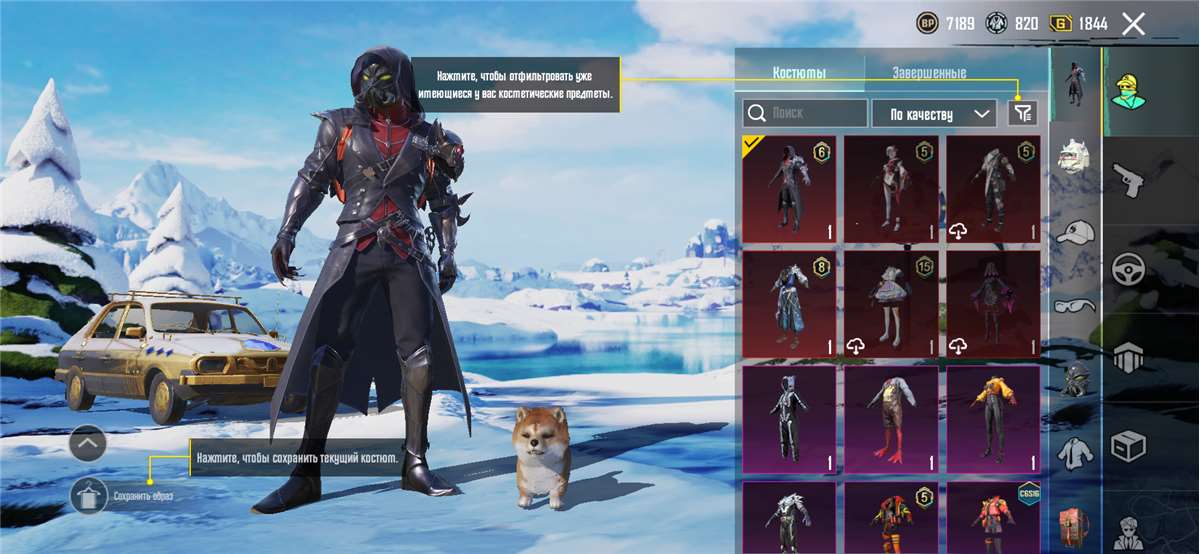Save the current look with Сохранить образ

tap(88, 495)
